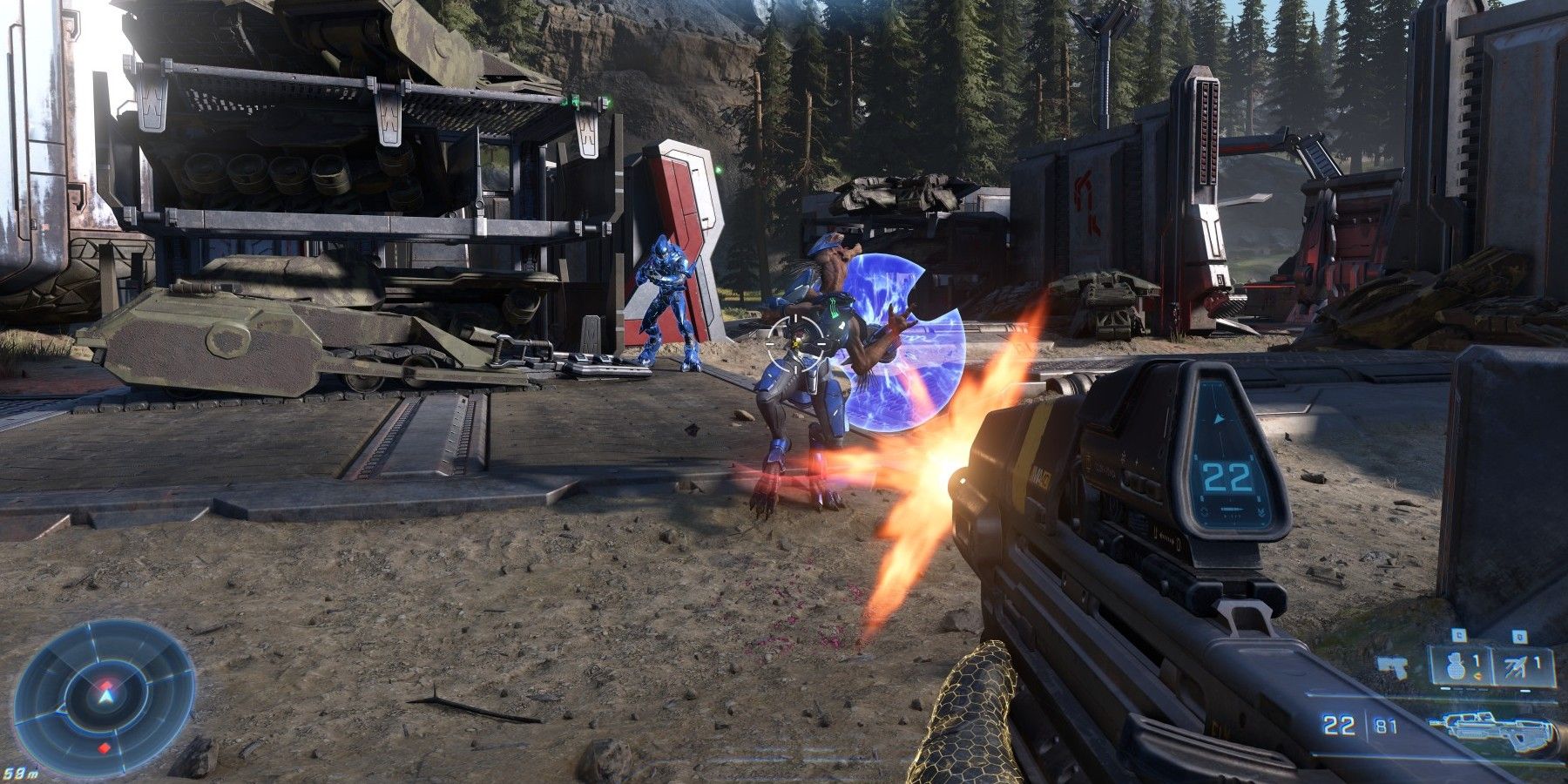Click the yellow diamond marker beside the grenade count
The height and width of the screenshot is (784, 1568).
(x=1477, y=676)
